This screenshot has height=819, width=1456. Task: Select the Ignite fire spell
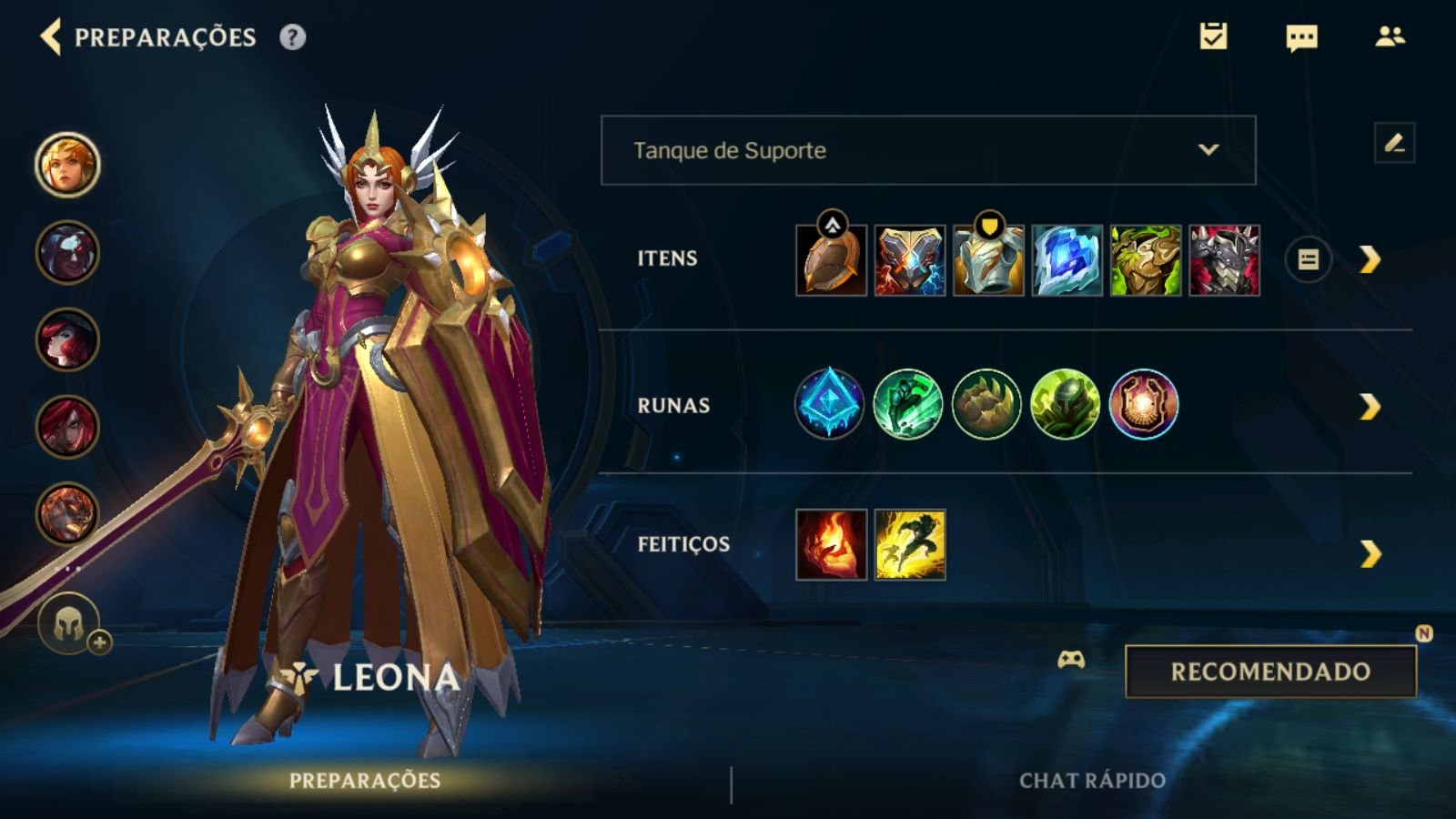pyautogui.click(x=832, y=544)
